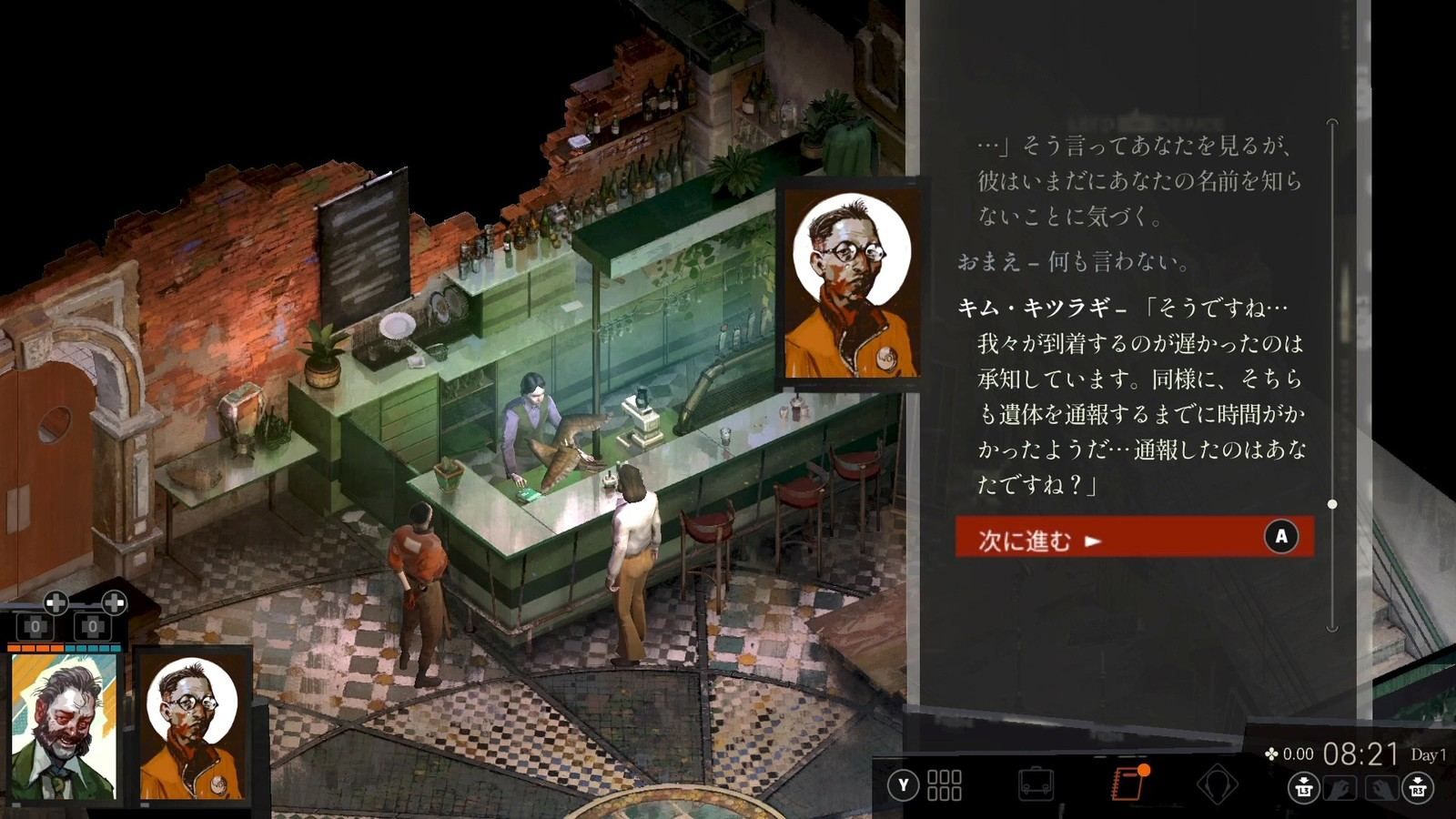Click the clover icon next to 0.00 currency
This screenshot has height=819, width=1456.
coord(1273,753)
